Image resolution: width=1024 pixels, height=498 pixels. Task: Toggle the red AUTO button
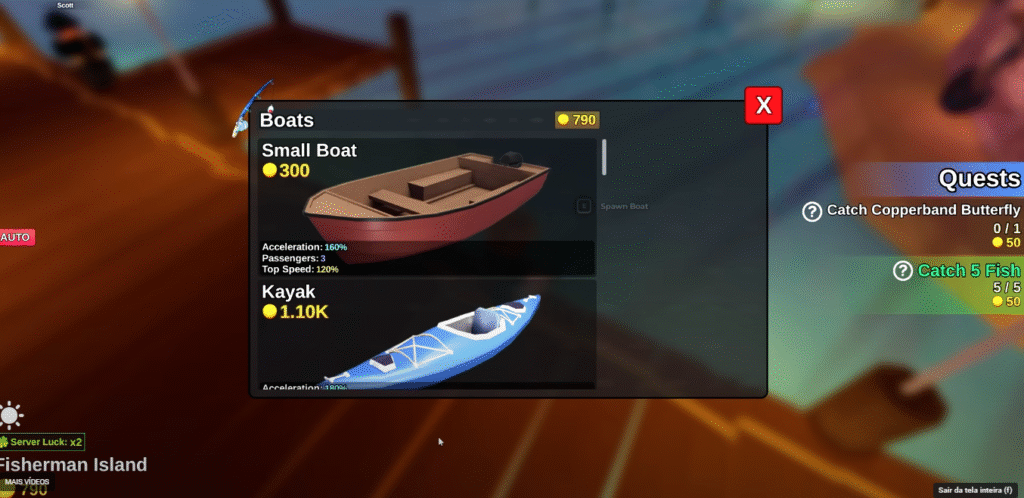click(x=16, y=237)
